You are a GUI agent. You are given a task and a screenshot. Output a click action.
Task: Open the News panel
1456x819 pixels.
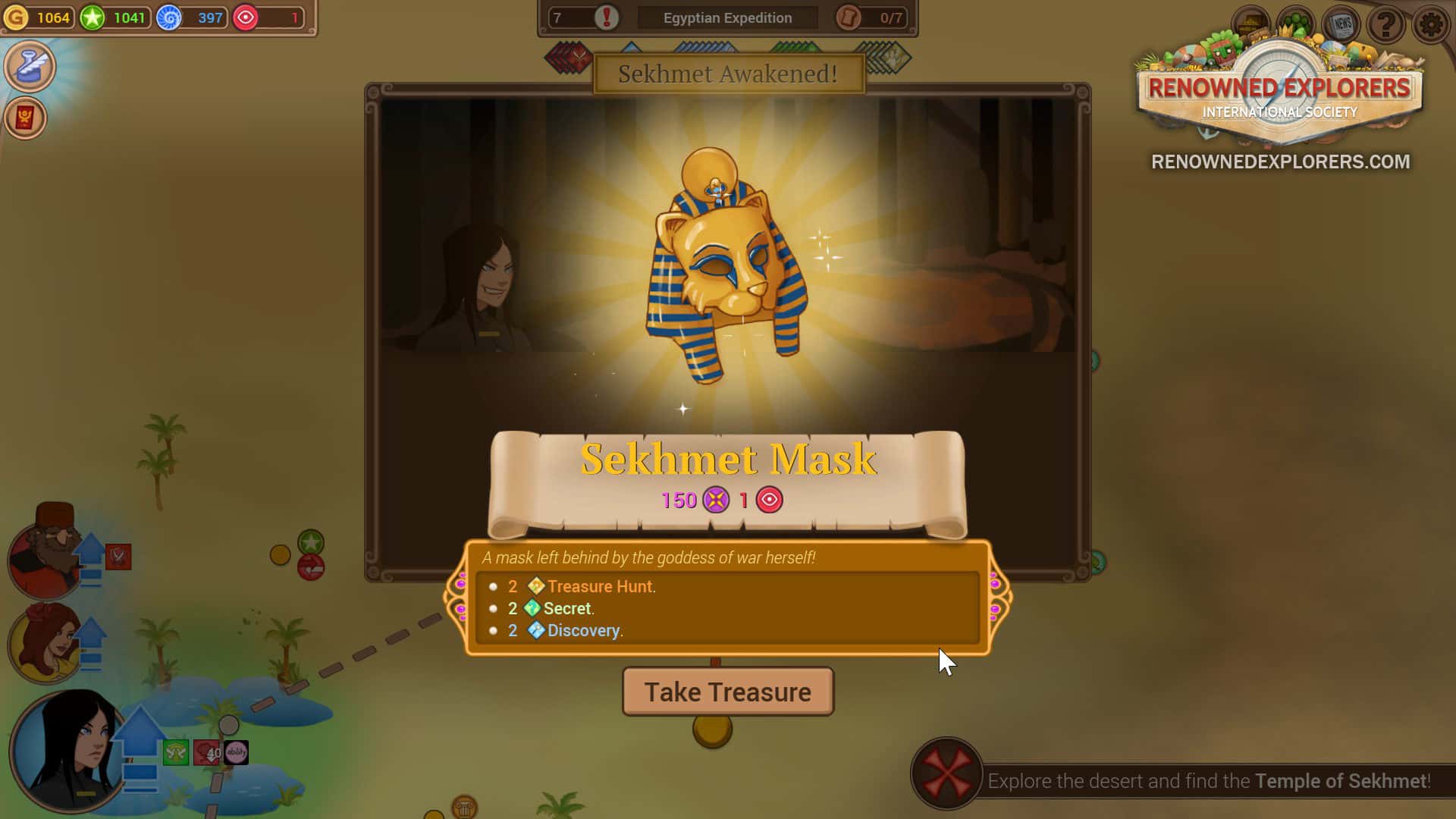click(1343, 24)
